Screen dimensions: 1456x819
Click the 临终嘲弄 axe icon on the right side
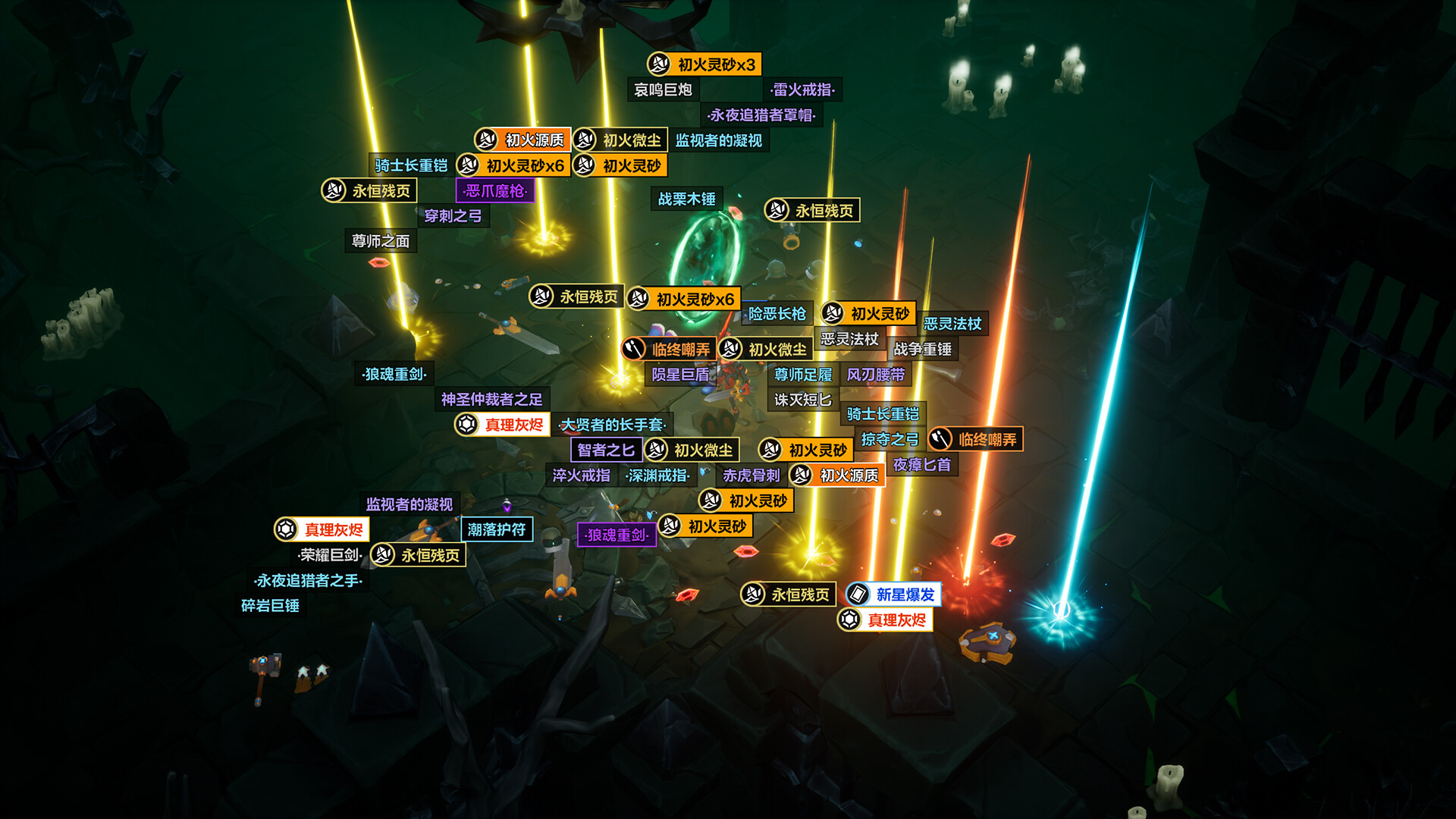point(940,438)
